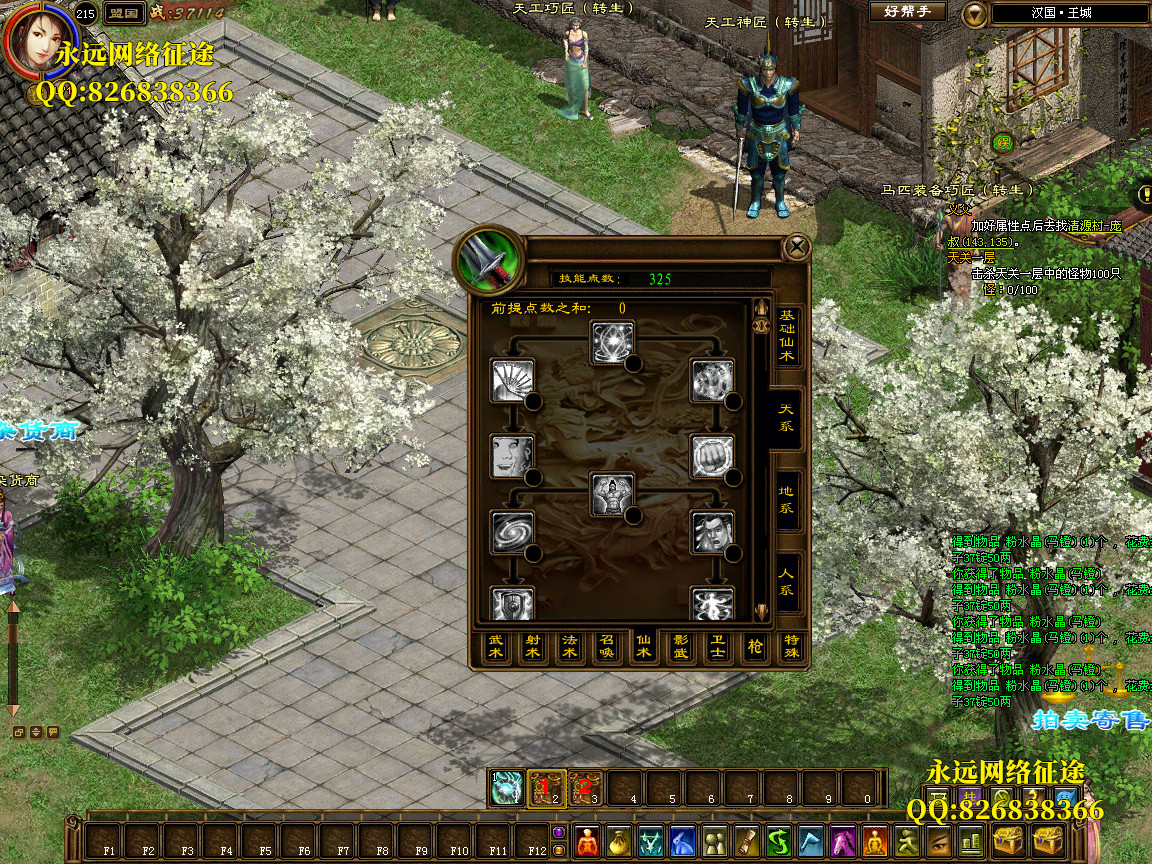
Task: Activate the lightning skill in hotbar slot 1
Action: click(506, 788)
